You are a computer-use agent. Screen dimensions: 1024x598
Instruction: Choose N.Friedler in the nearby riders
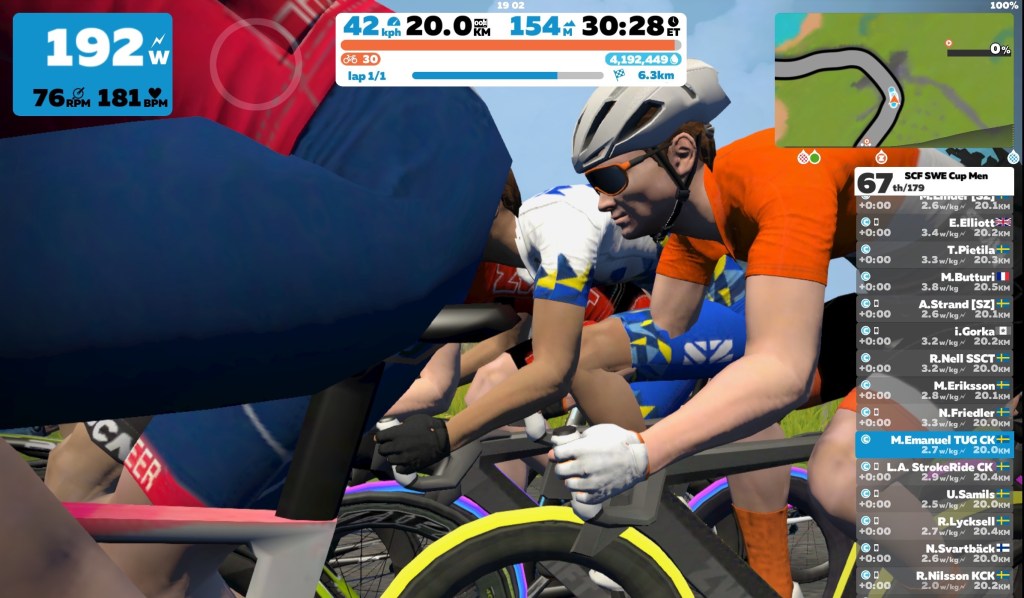pyautogui.click(x=934, y=417)
